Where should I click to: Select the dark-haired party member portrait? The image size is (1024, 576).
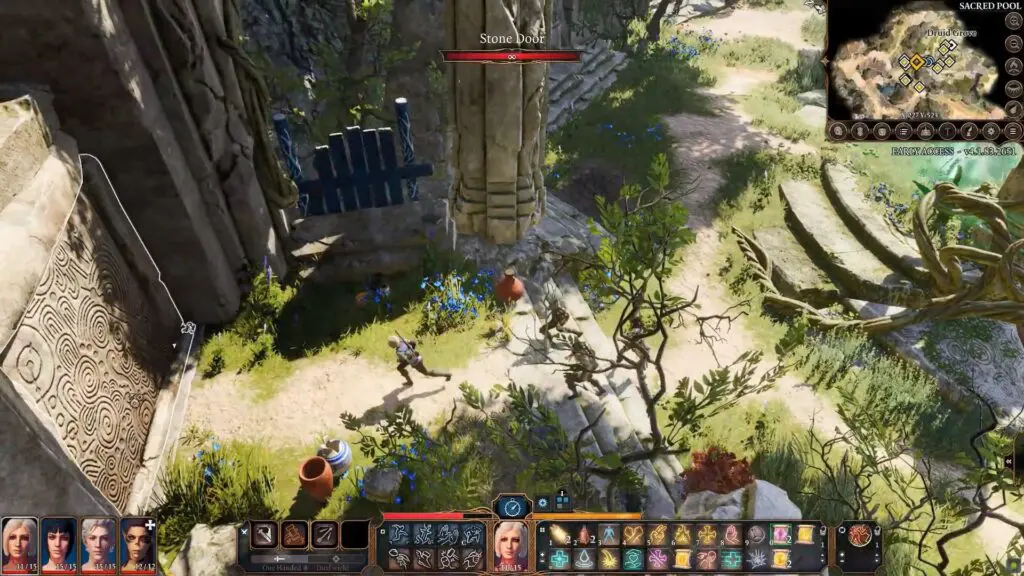(x=59, y=542)
